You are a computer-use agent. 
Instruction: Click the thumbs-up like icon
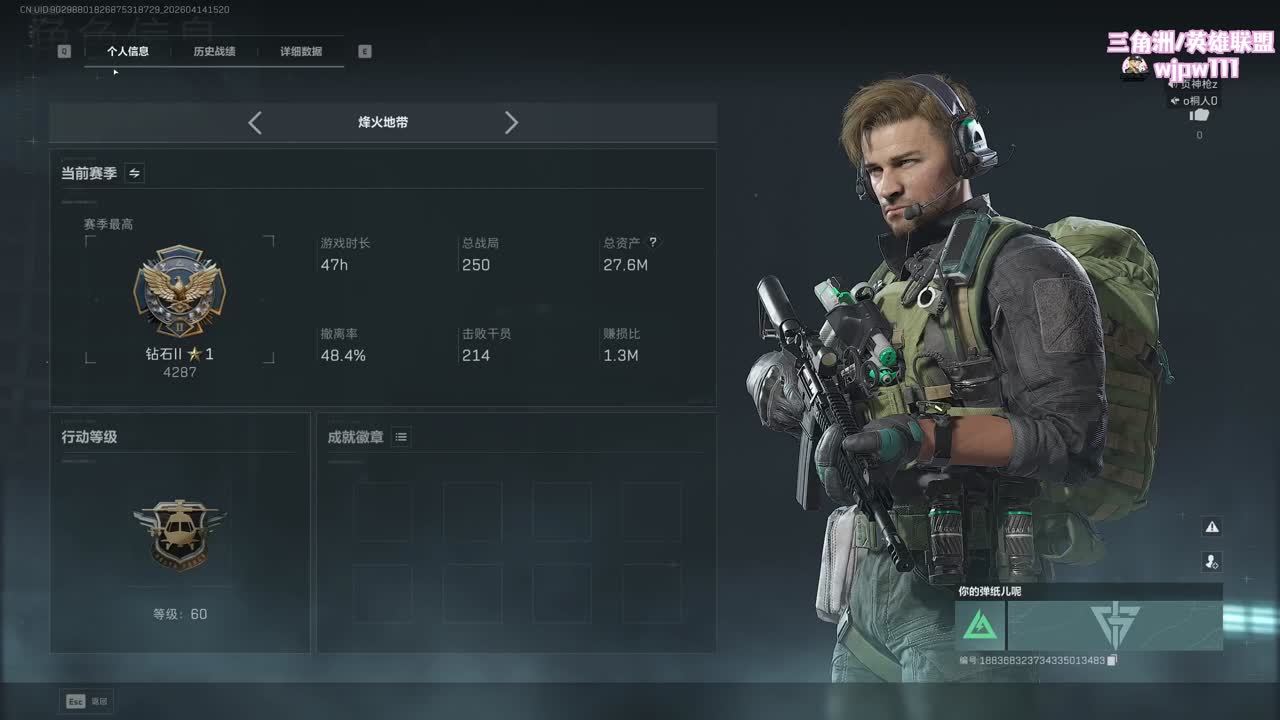(x=1199, y=116)
